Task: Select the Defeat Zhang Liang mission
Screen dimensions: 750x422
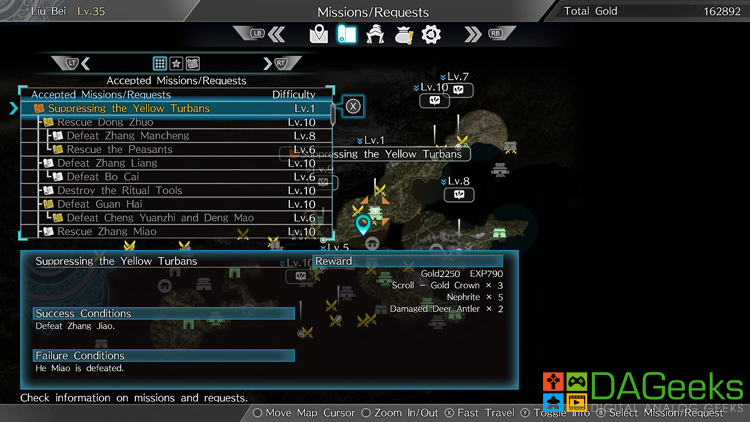Action: pyautogui.click(x=107, y=163)
